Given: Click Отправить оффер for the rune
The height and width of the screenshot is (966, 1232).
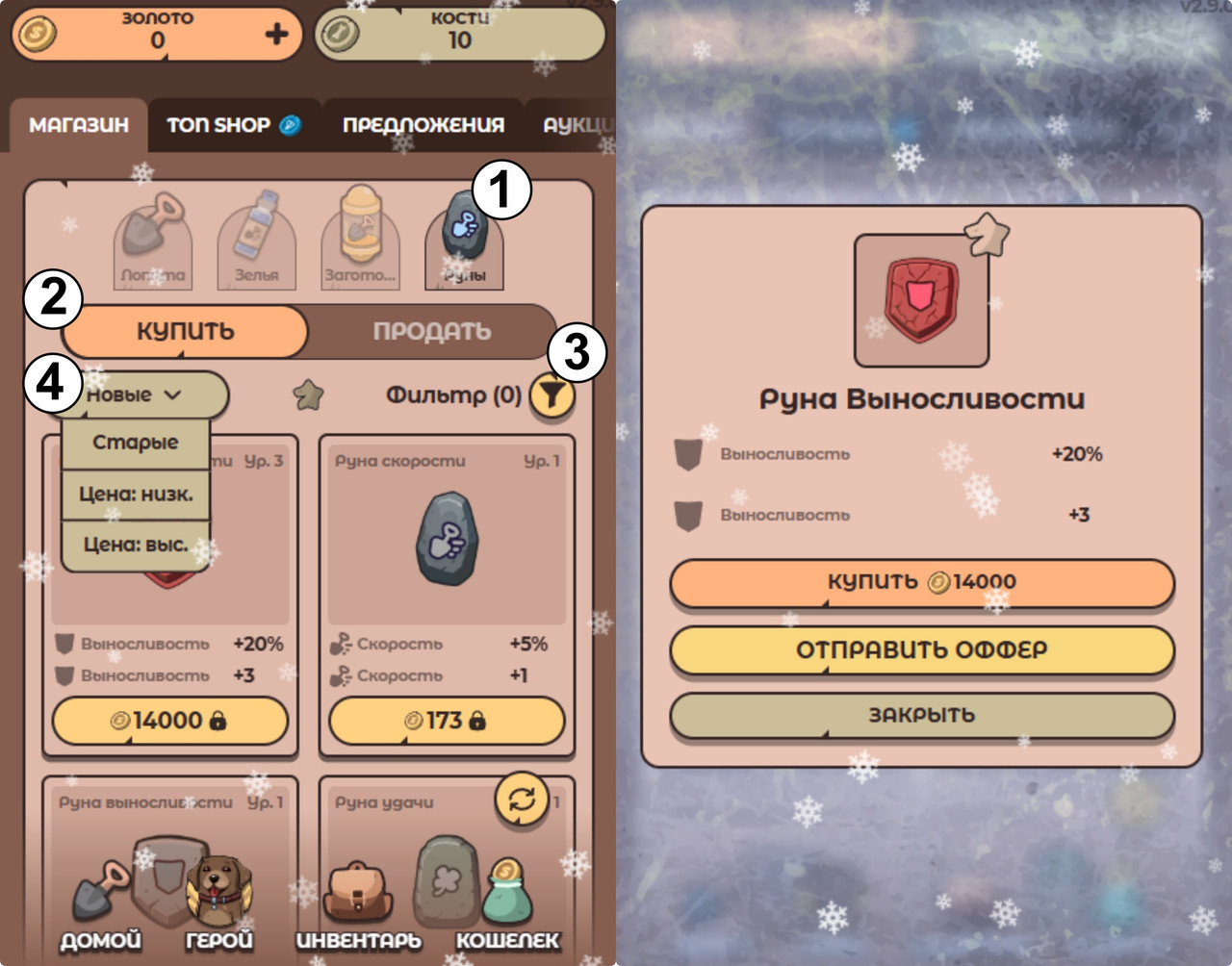Looking at the screenshot, I should (x=921, y=650).
